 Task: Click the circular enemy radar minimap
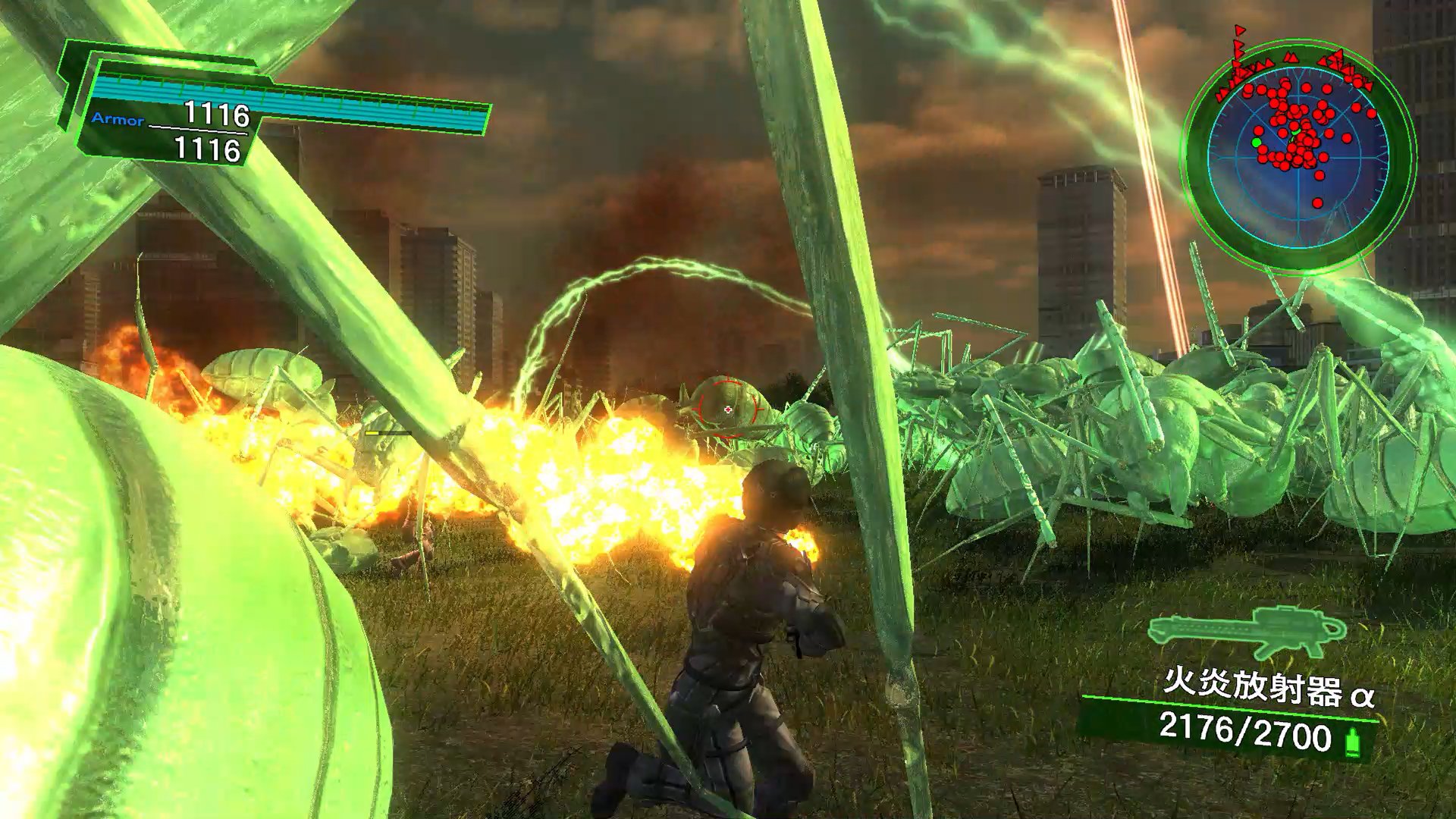pos(1298,156)
